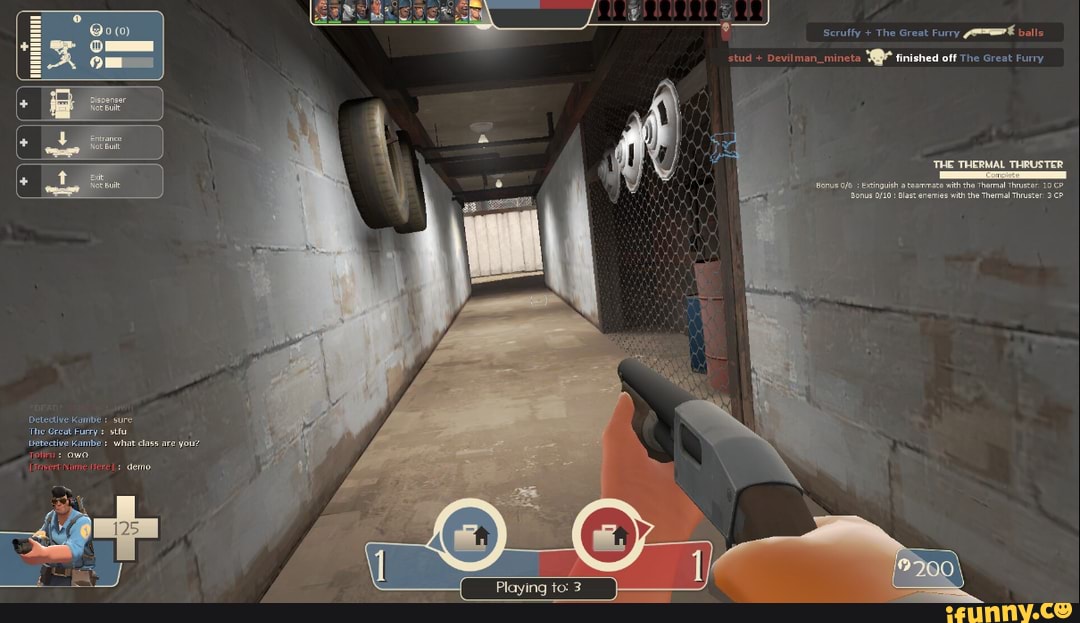1080x623 pixels.
Task: Click the chat message asking what class are you
Action: [x=114, y=443]
